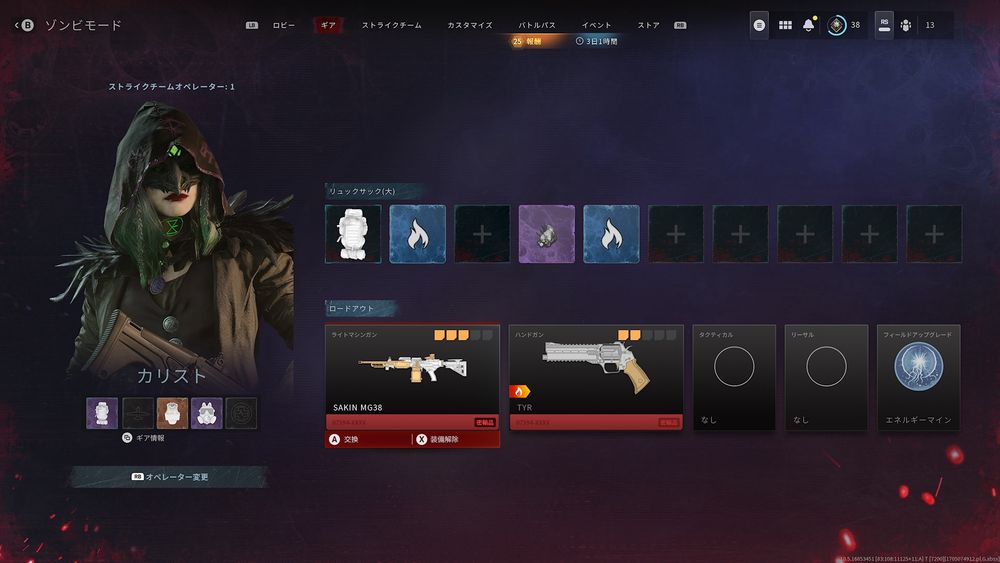The width and height of the screenshot is (1000, 563).
Task: Choose the purple ore item slot
Action: coord(547,234)
